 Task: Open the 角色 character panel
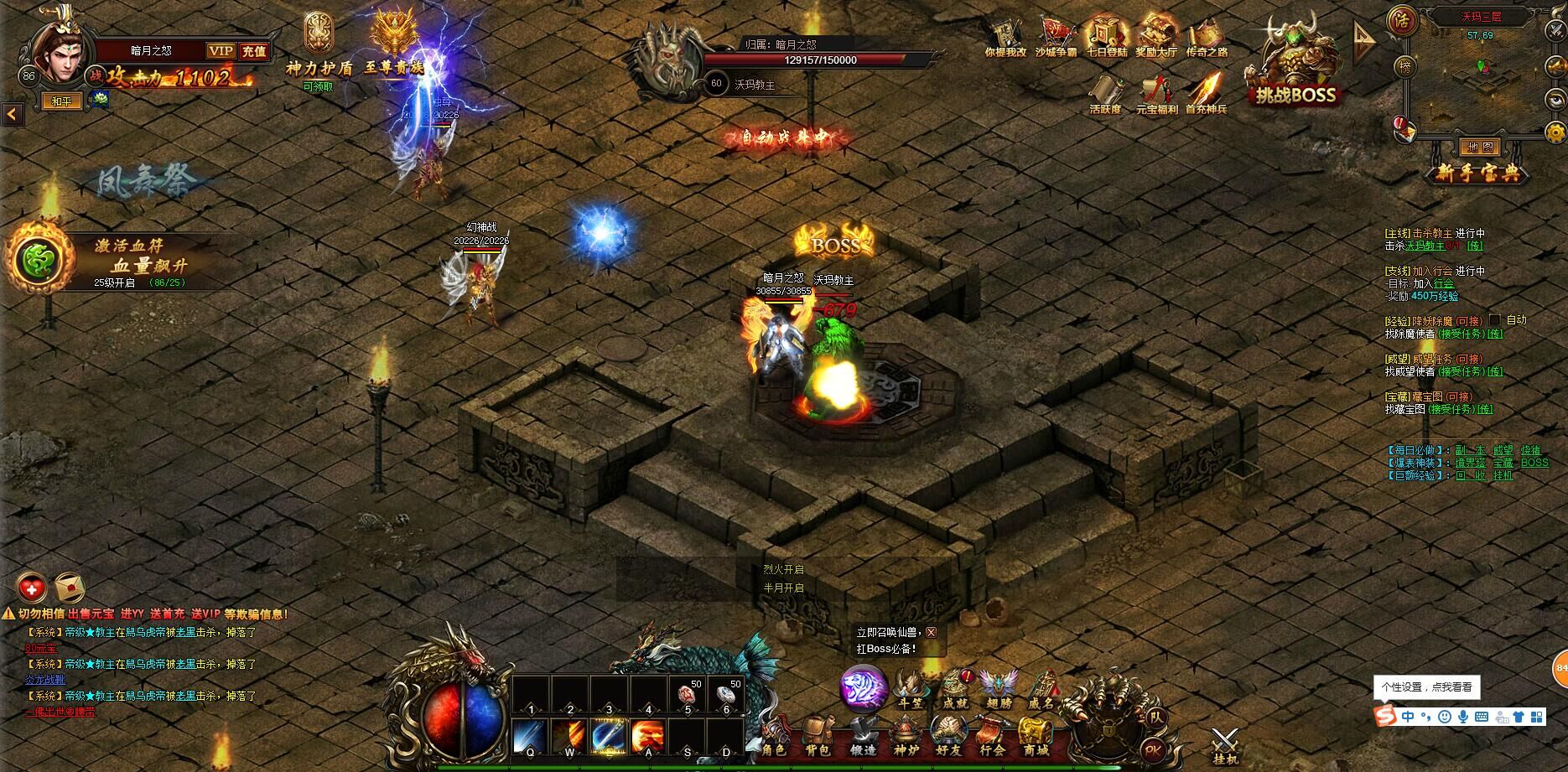(774, 738)
